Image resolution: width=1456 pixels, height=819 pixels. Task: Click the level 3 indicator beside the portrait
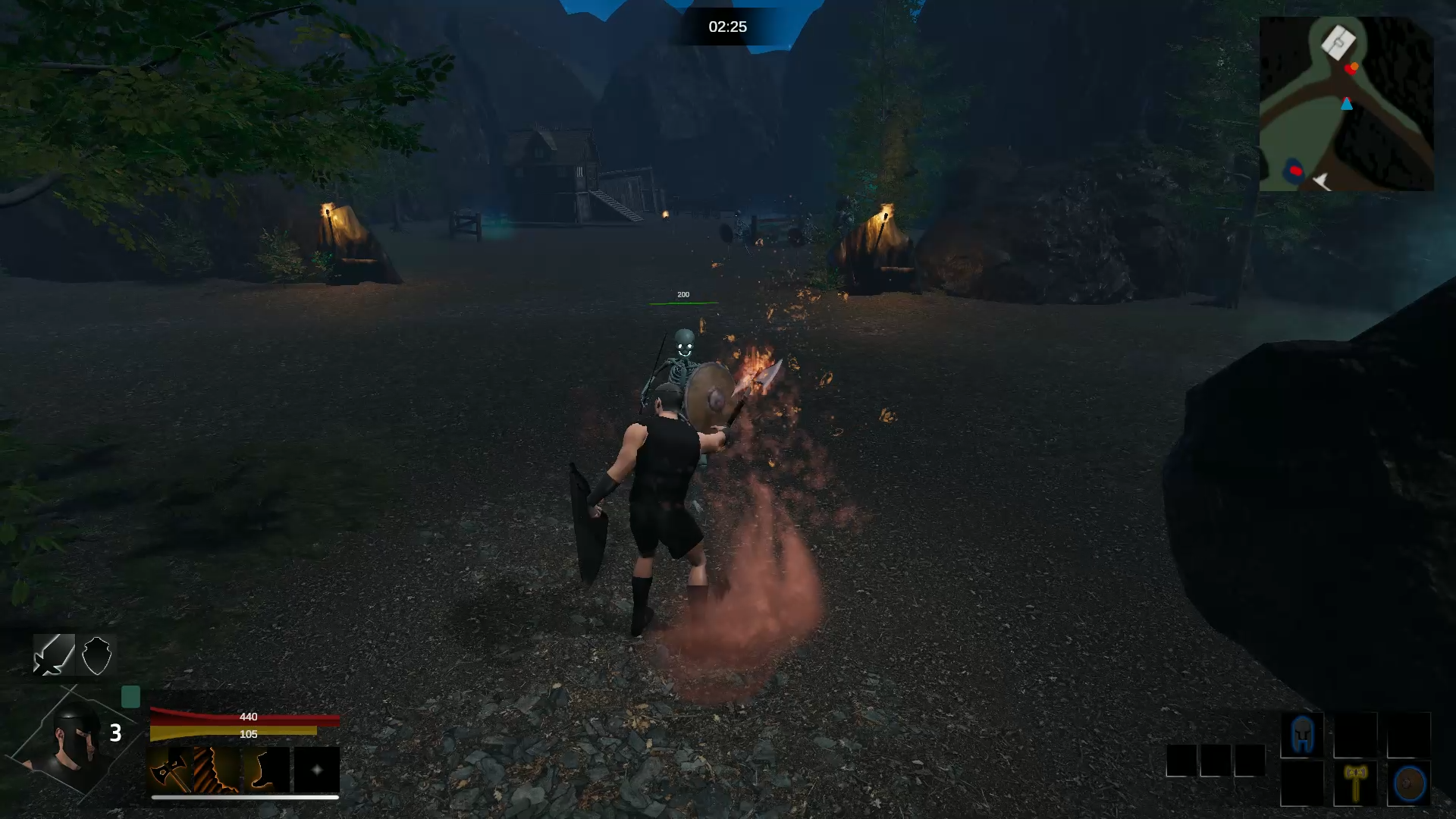click(116, 733)
